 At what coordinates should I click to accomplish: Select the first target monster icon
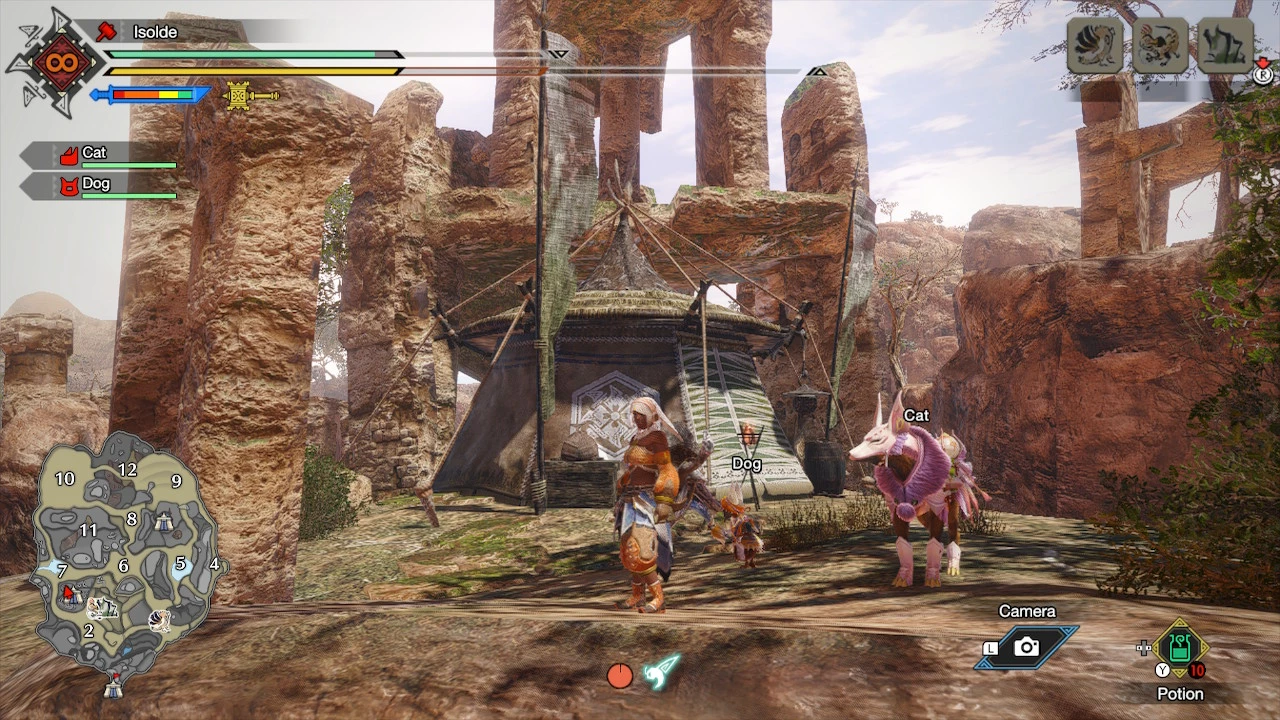pyautogui.click(x=1094, y=45)
